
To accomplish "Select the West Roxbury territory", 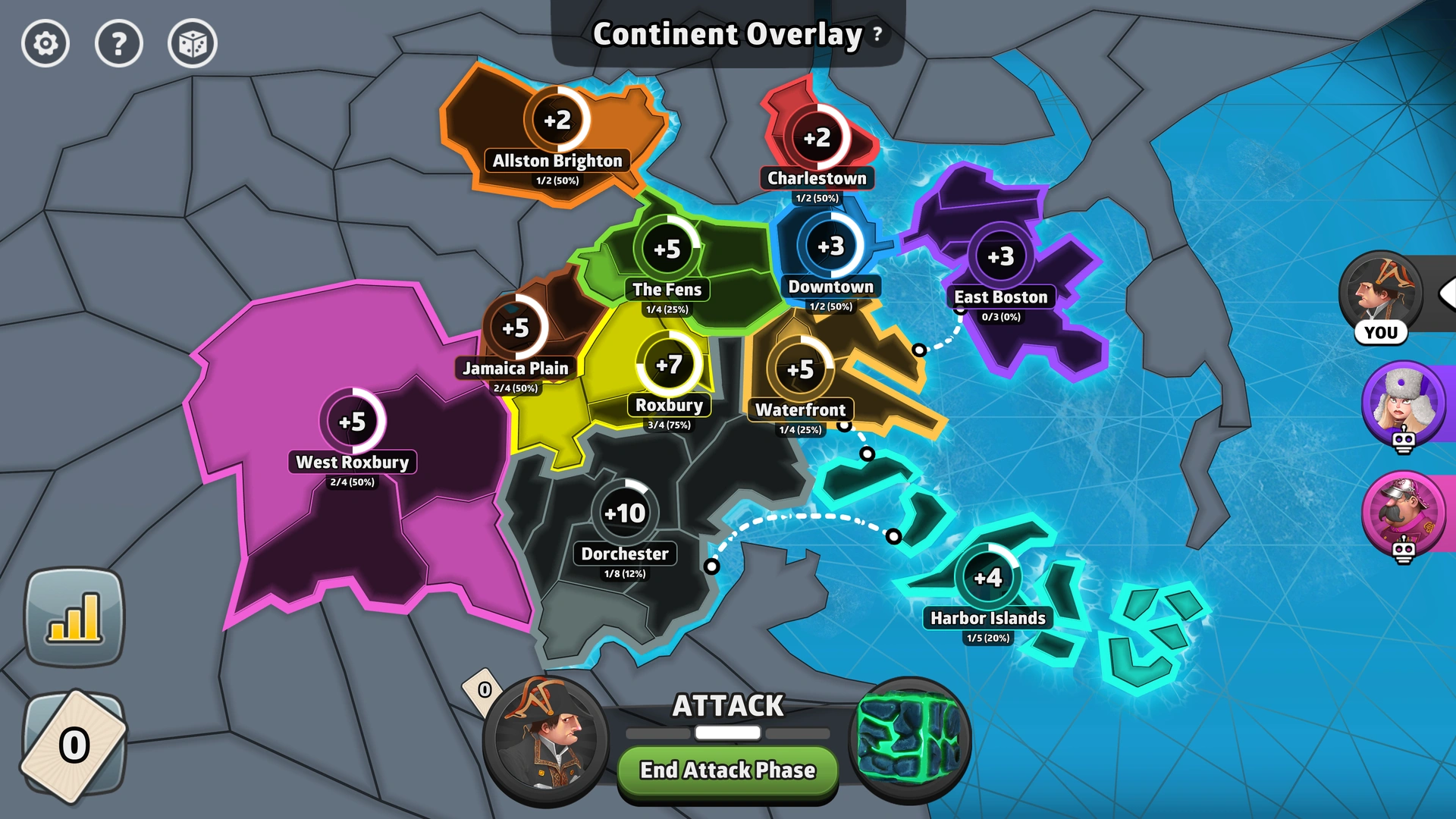I will point(353,462).
